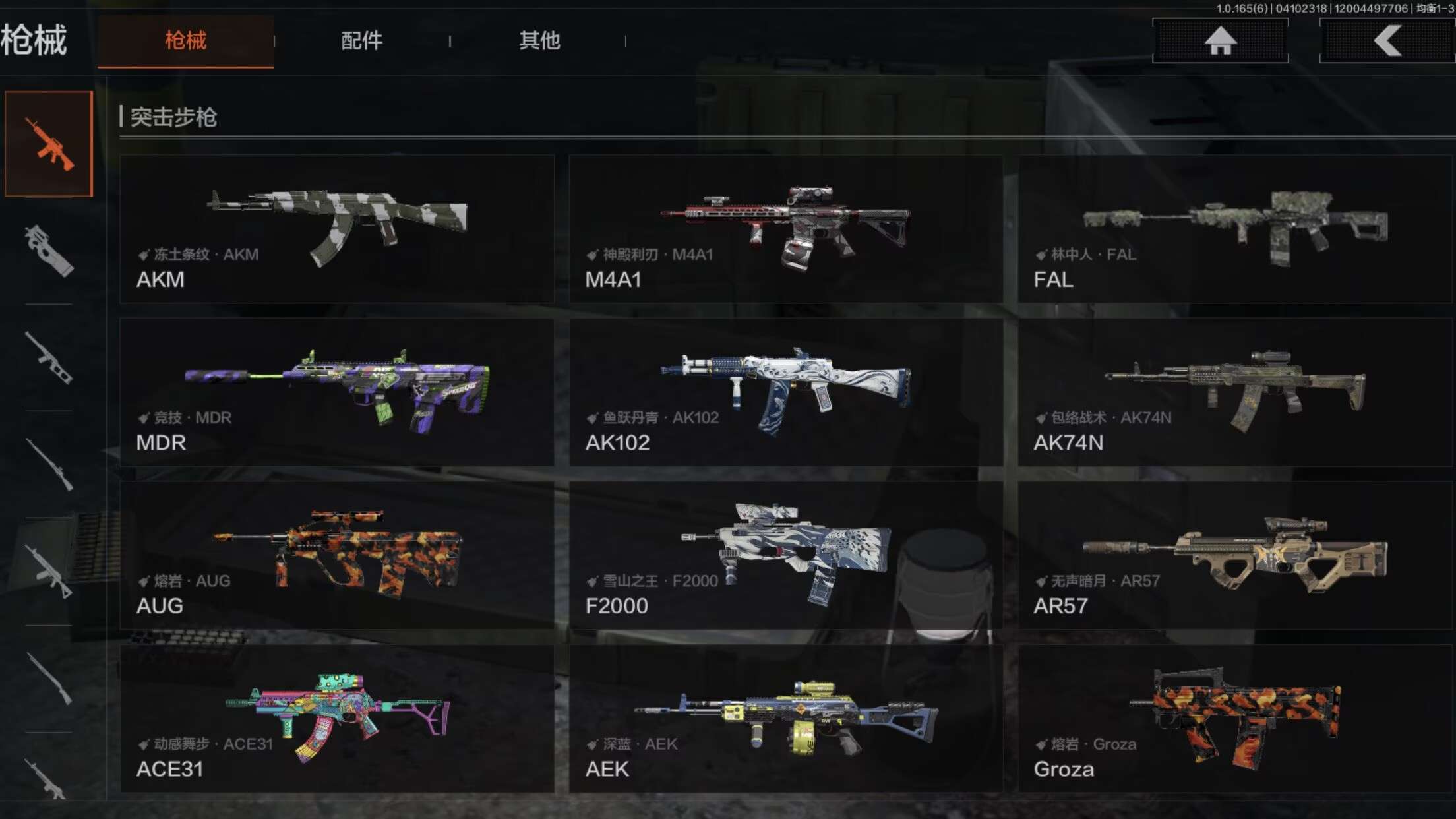Choose the AK74N rifle tile
The image size is (1456, 819).
click(x=1234, y=392)
